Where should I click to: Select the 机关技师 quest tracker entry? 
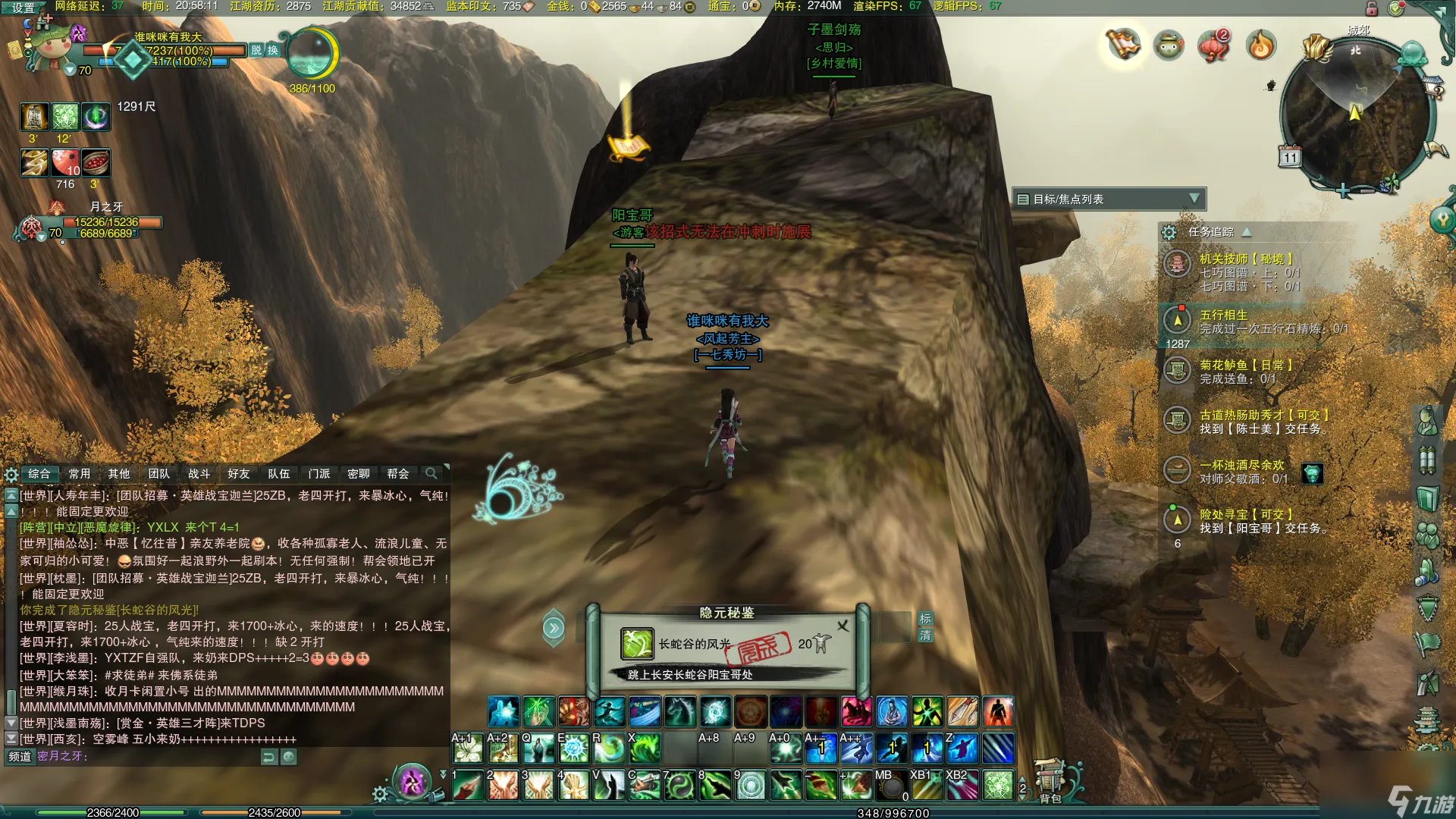pos(1245,259)
